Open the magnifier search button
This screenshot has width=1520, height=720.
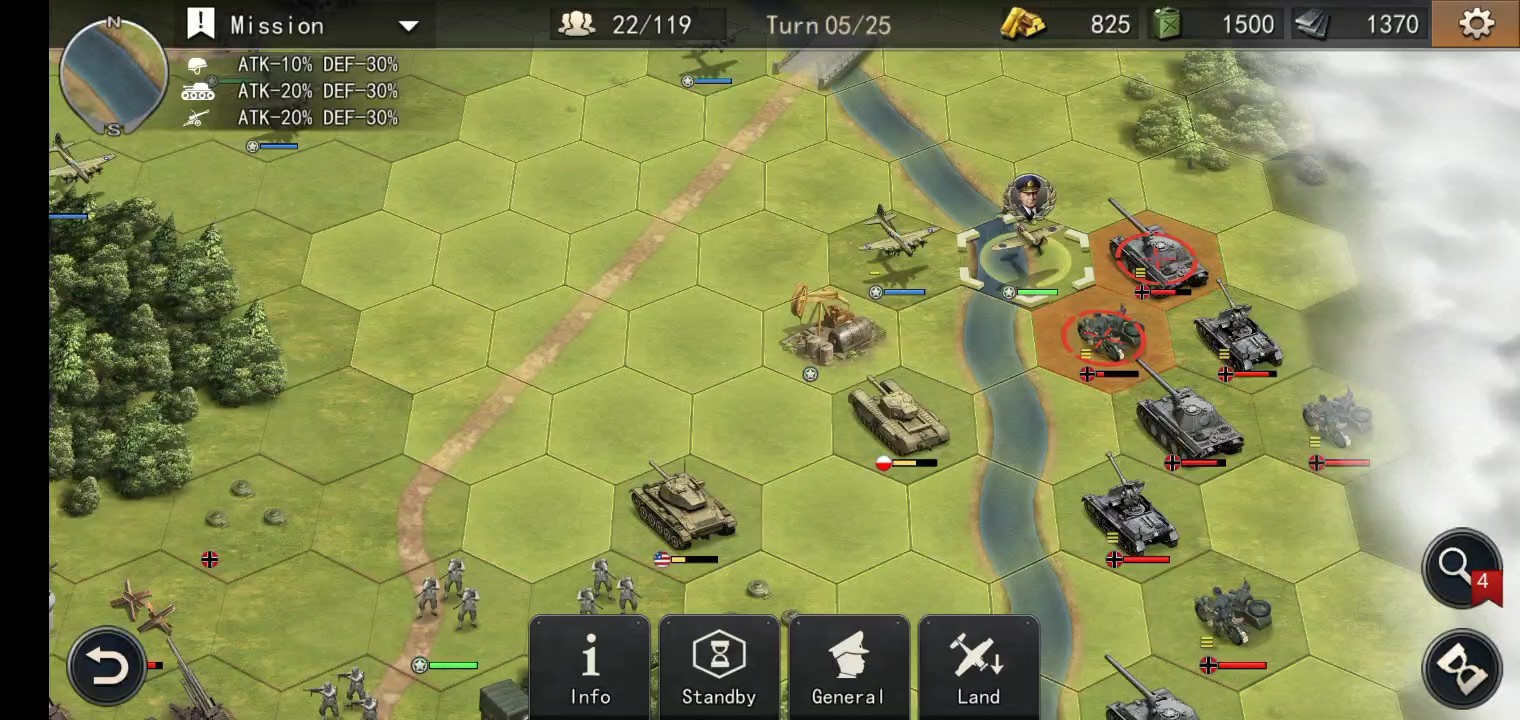coord(1460,567)
